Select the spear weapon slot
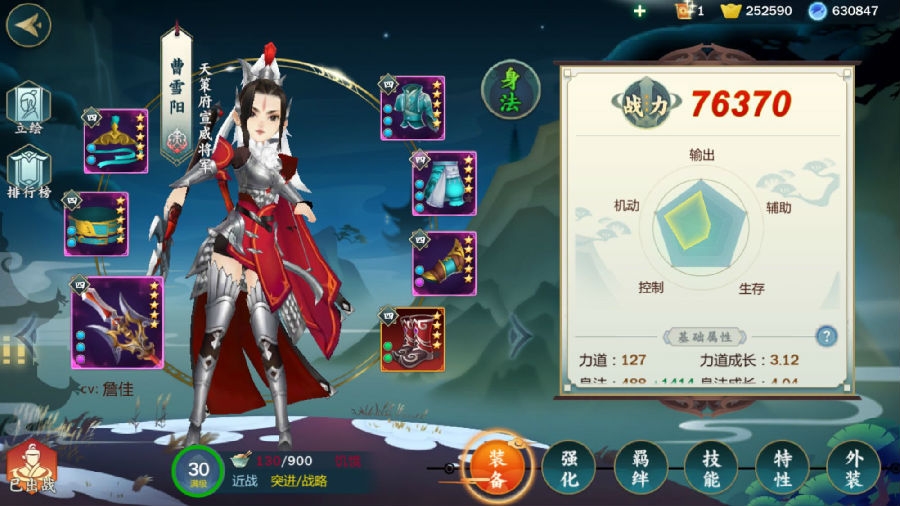Viewport: 900px width, 506px height. 117,322
